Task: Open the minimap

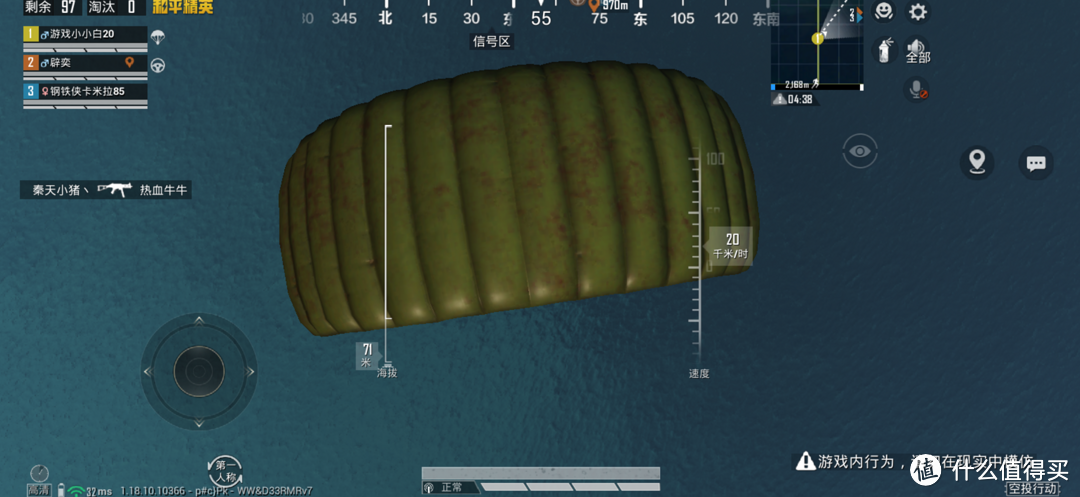Action: [x=816, y=45]
